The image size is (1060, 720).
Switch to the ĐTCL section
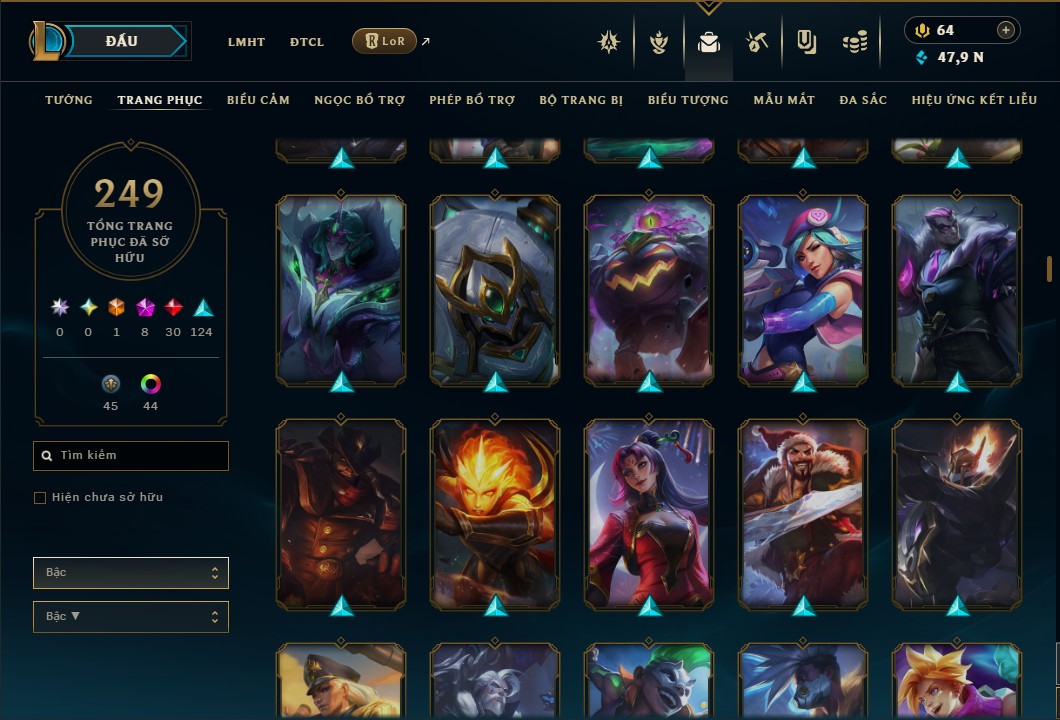307,42
